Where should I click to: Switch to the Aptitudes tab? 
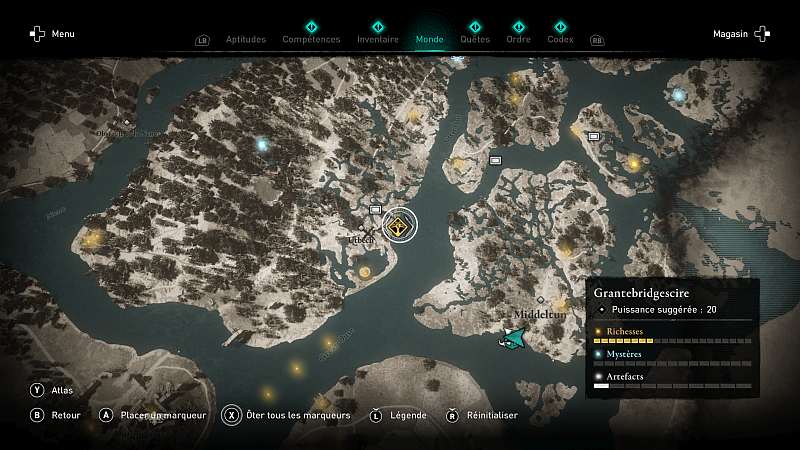(x=246, y=40)
